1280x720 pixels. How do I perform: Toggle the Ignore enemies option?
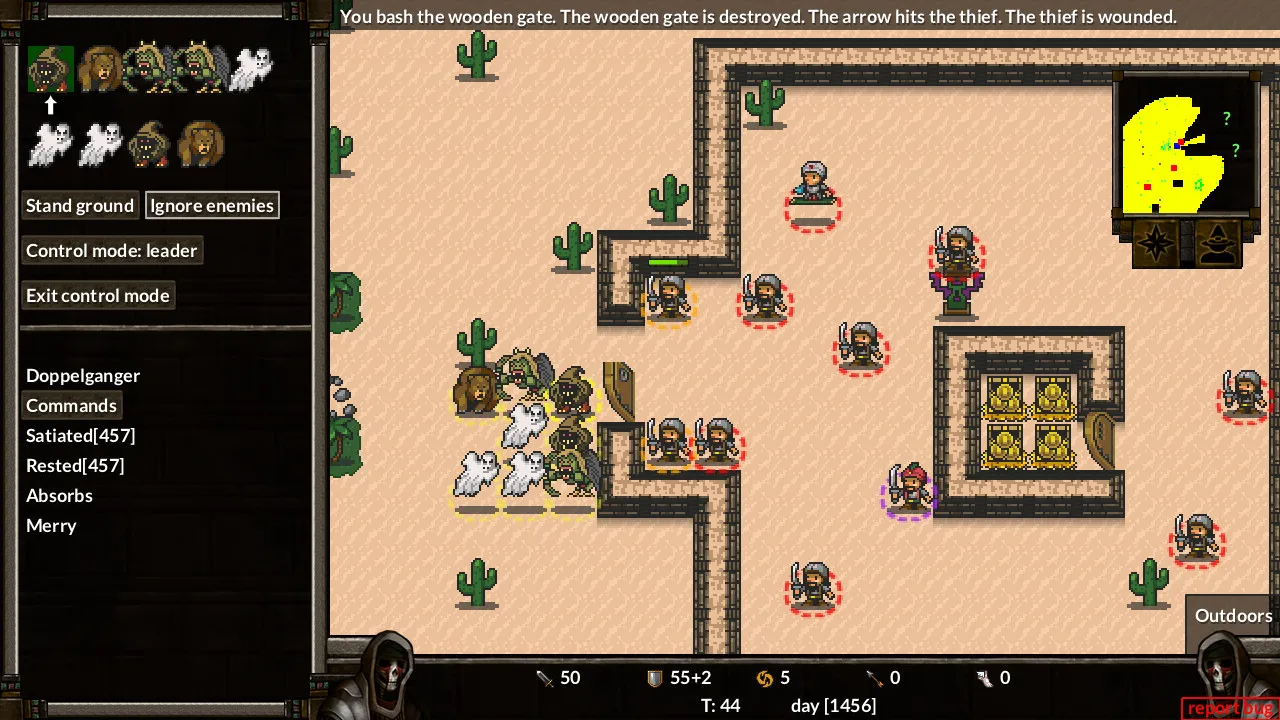212,206
